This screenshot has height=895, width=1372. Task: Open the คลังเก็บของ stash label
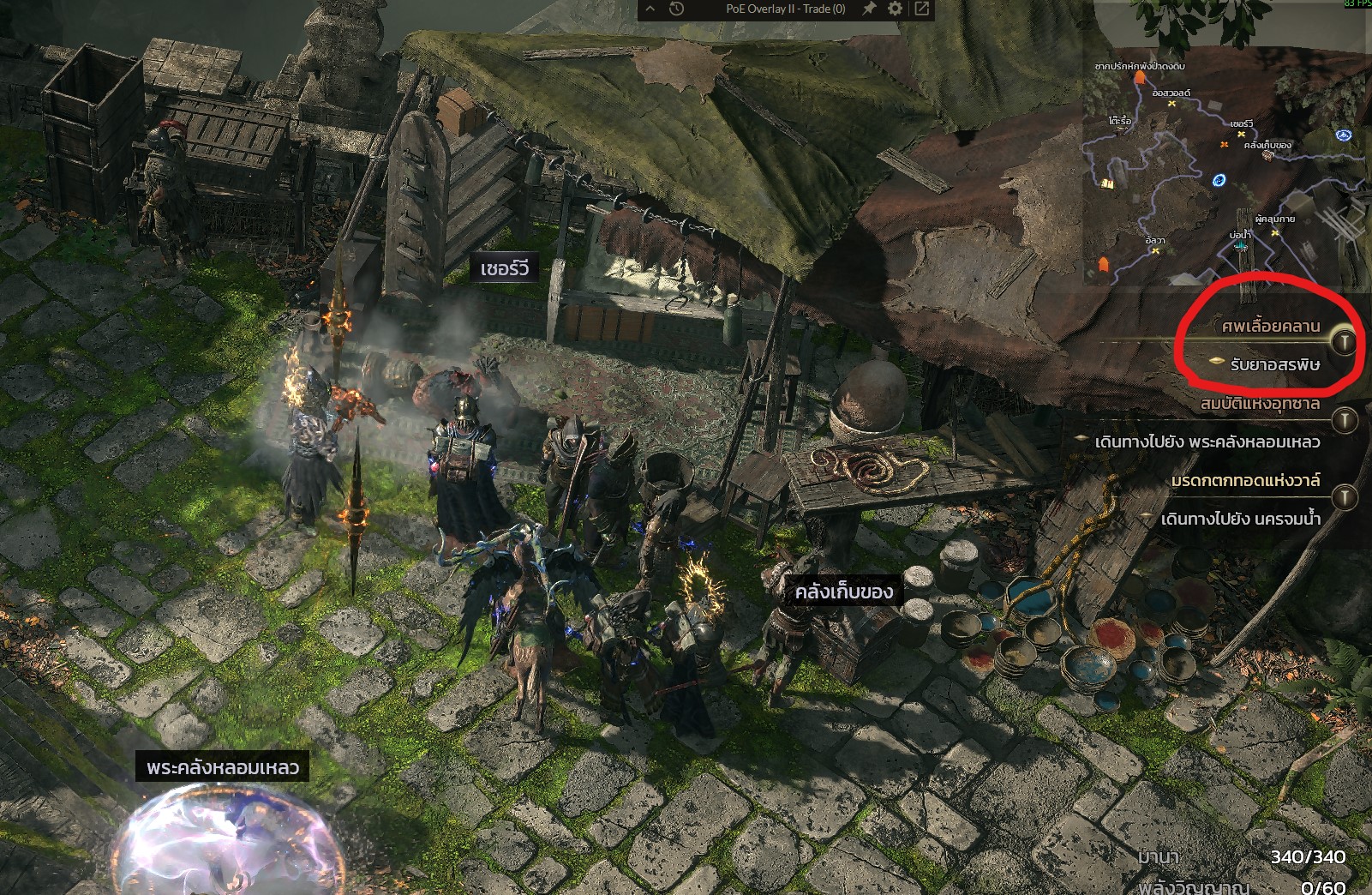click(x=843, y=592)
